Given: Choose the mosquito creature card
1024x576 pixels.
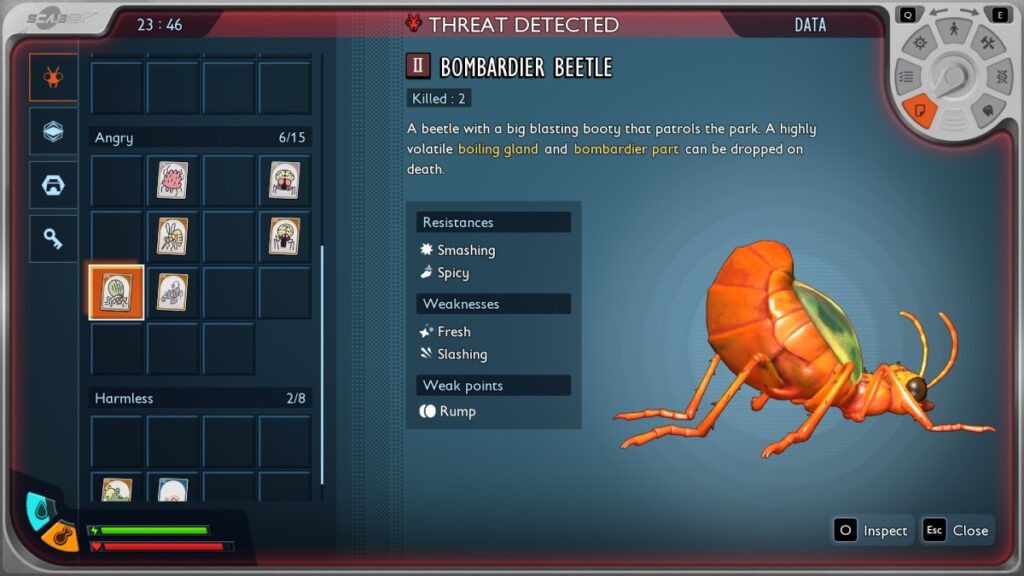Looking at the screenshot, I should tap(173, 236).
